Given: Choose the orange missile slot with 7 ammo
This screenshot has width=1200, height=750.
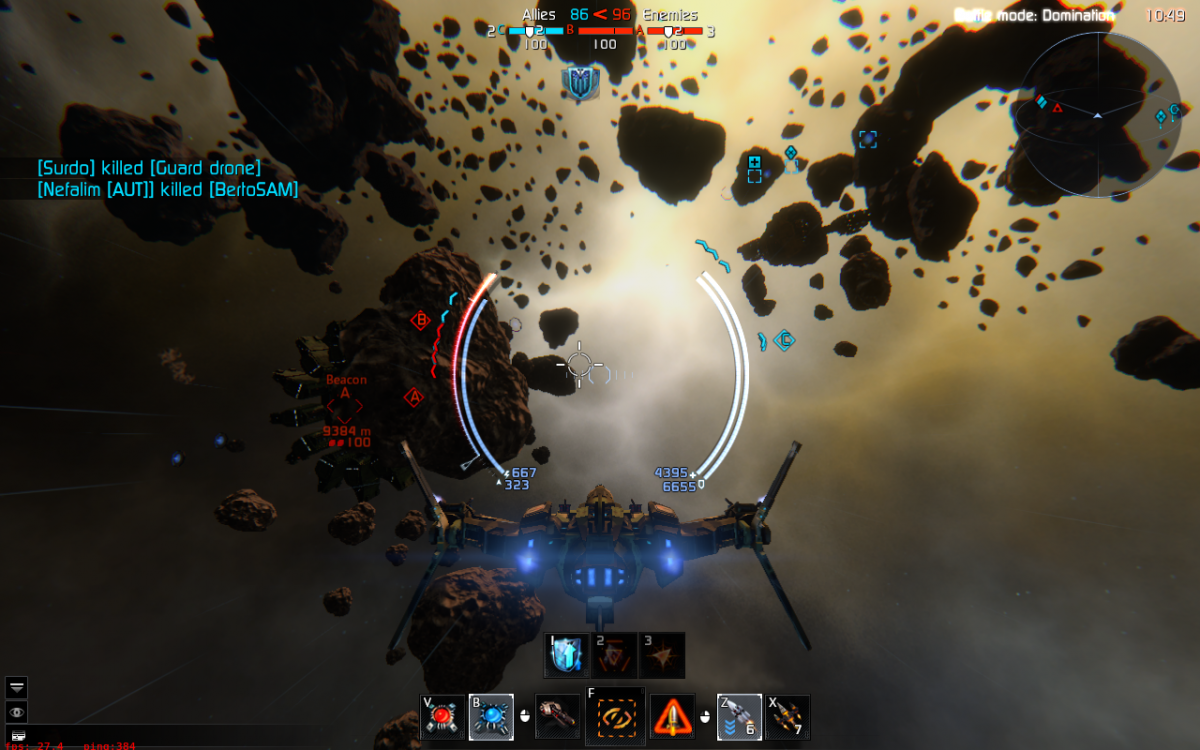Looking at the screenshot, I should pyautogui.click(x=787, y=716).
